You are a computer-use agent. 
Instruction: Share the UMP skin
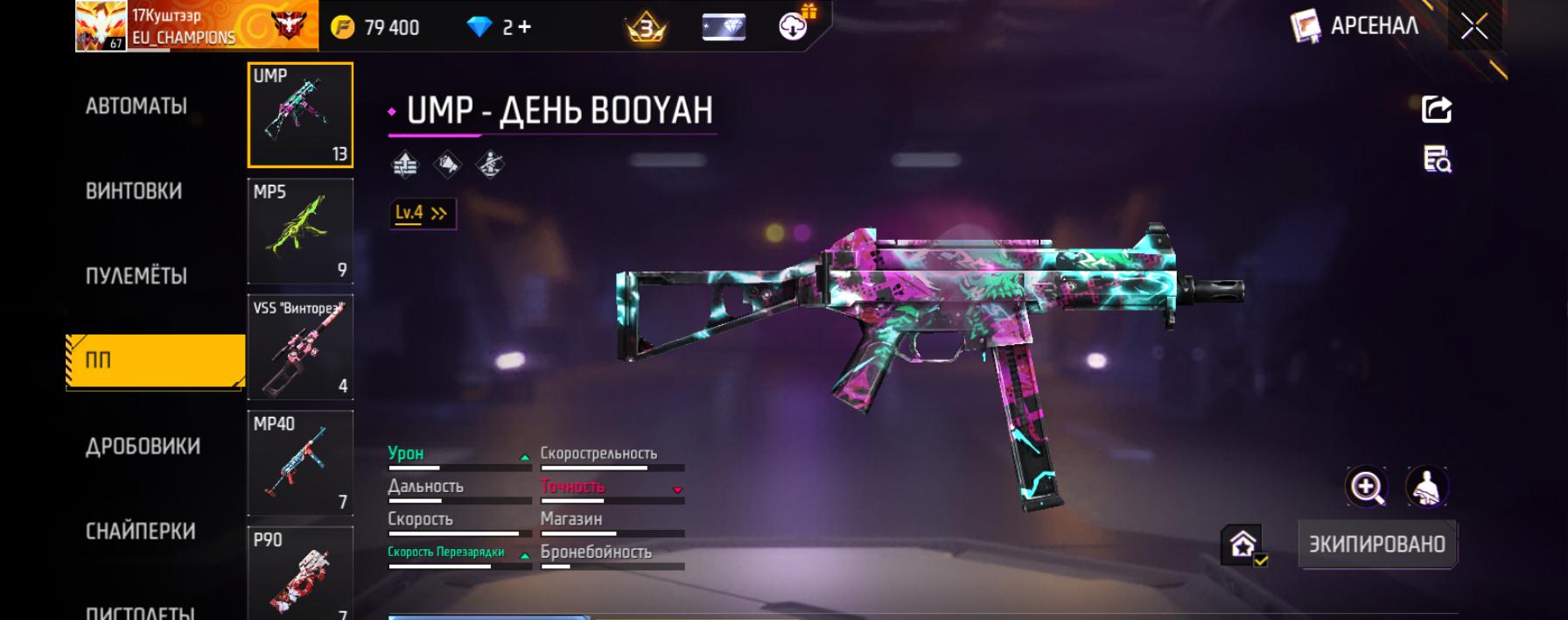tap(1436, 109)
